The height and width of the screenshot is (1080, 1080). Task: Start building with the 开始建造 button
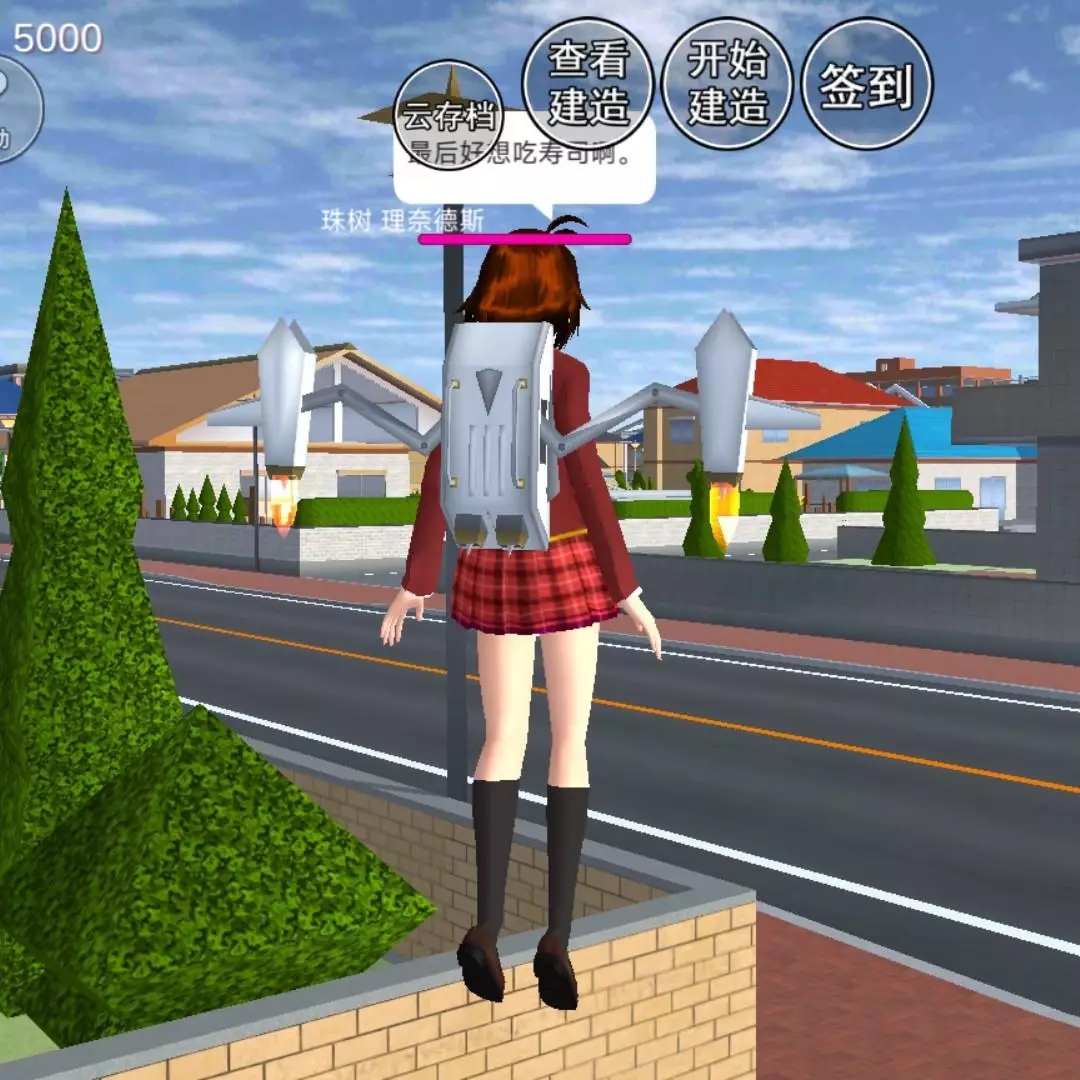click(x=727, y=84)
